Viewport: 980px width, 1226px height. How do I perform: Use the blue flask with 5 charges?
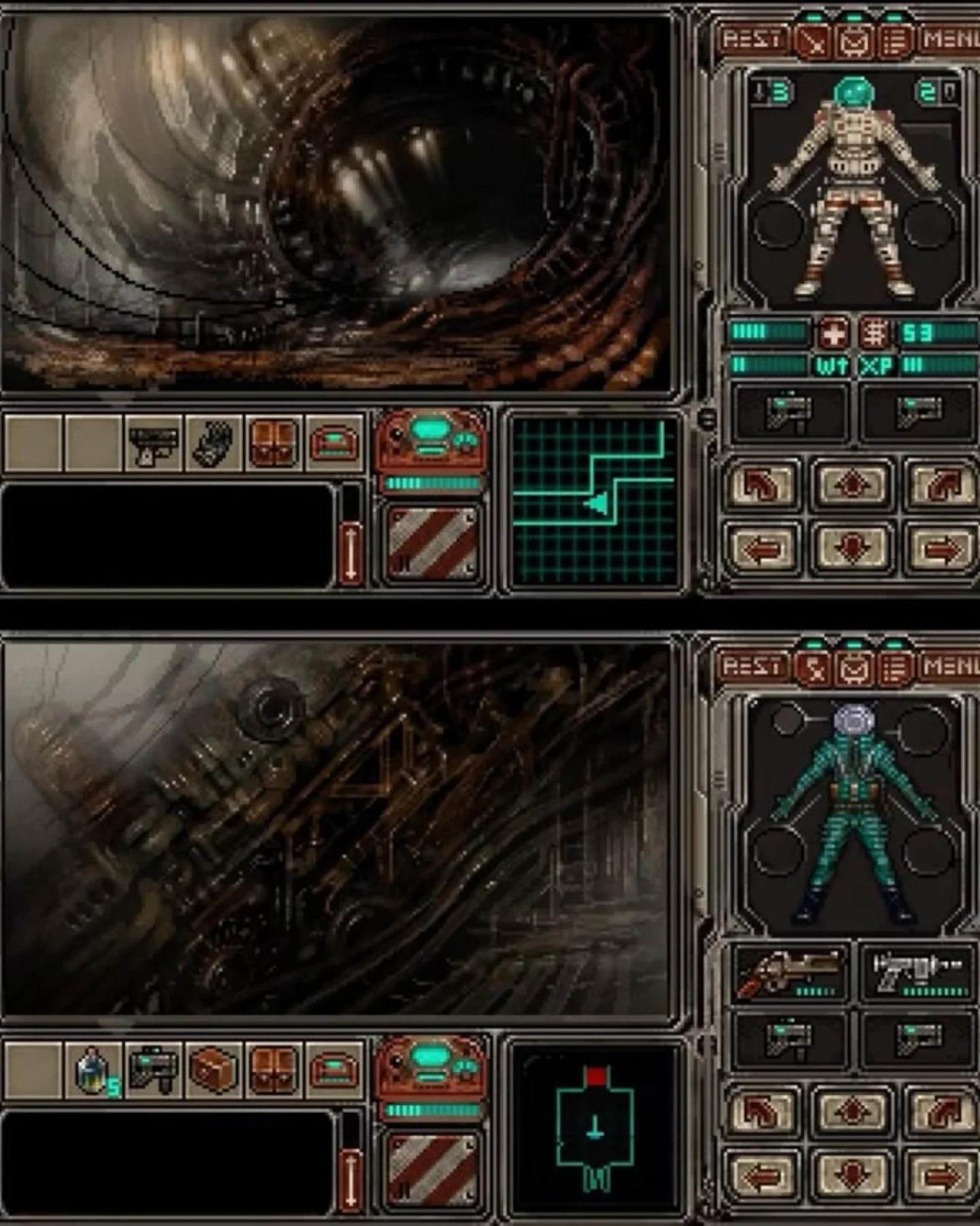click(x=94, y=1069)
